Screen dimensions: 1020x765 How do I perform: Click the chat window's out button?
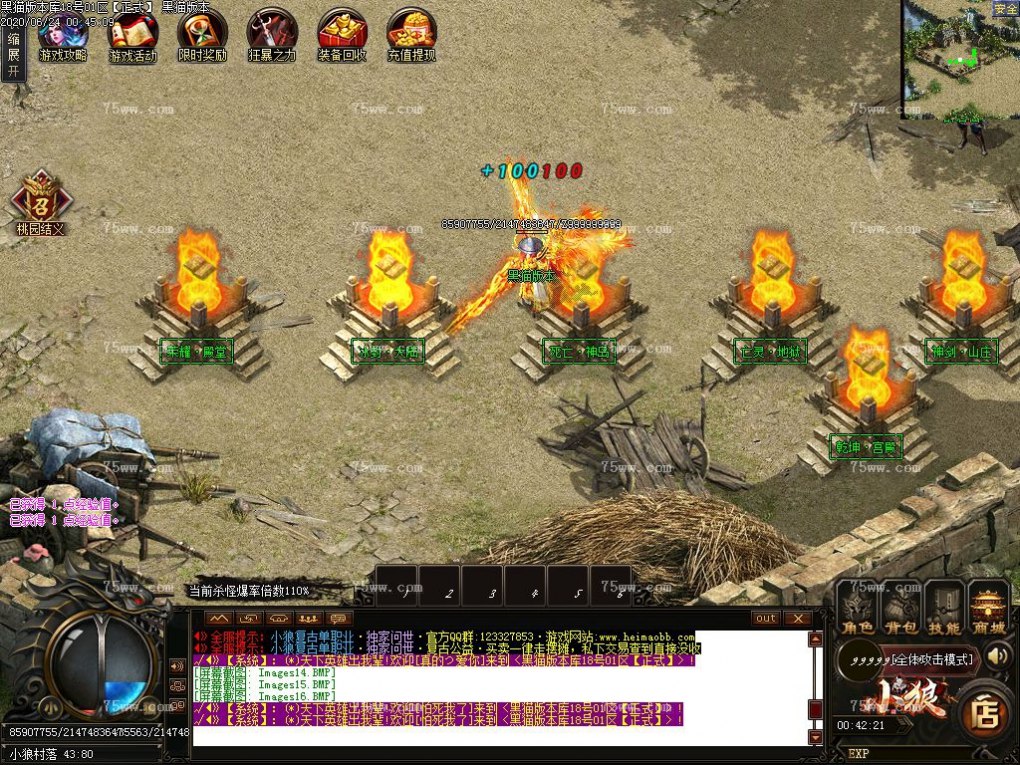pos(766,618)
